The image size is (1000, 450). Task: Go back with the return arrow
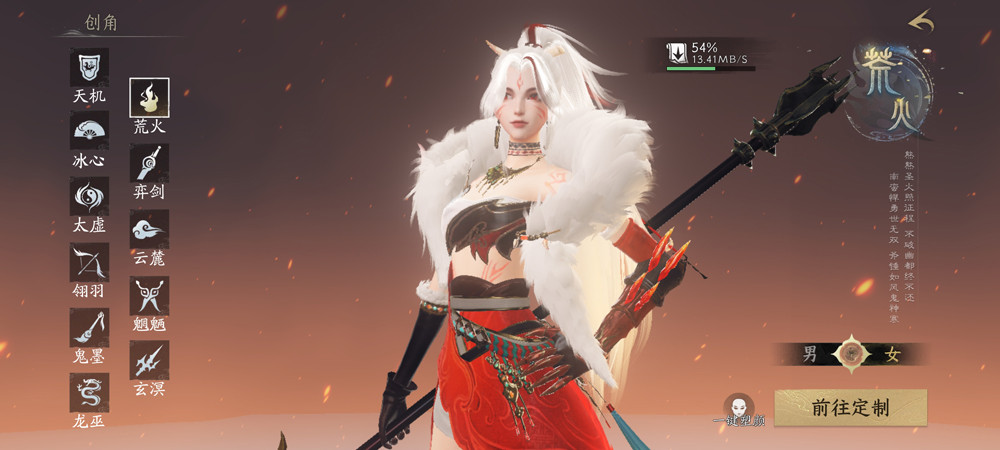[x=920, y=21]
